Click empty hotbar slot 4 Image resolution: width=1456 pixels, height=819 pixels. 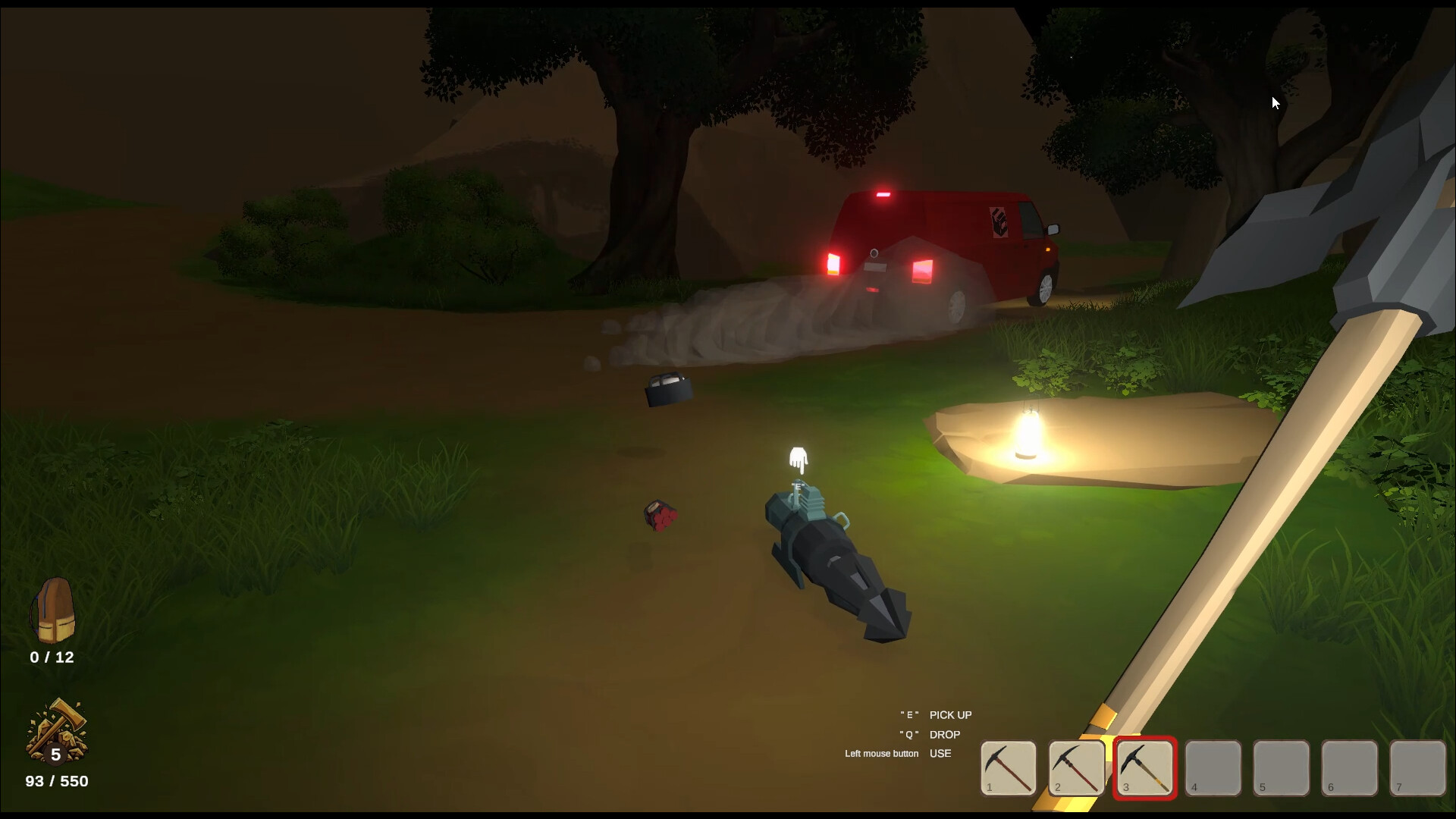click(1213, 768)
